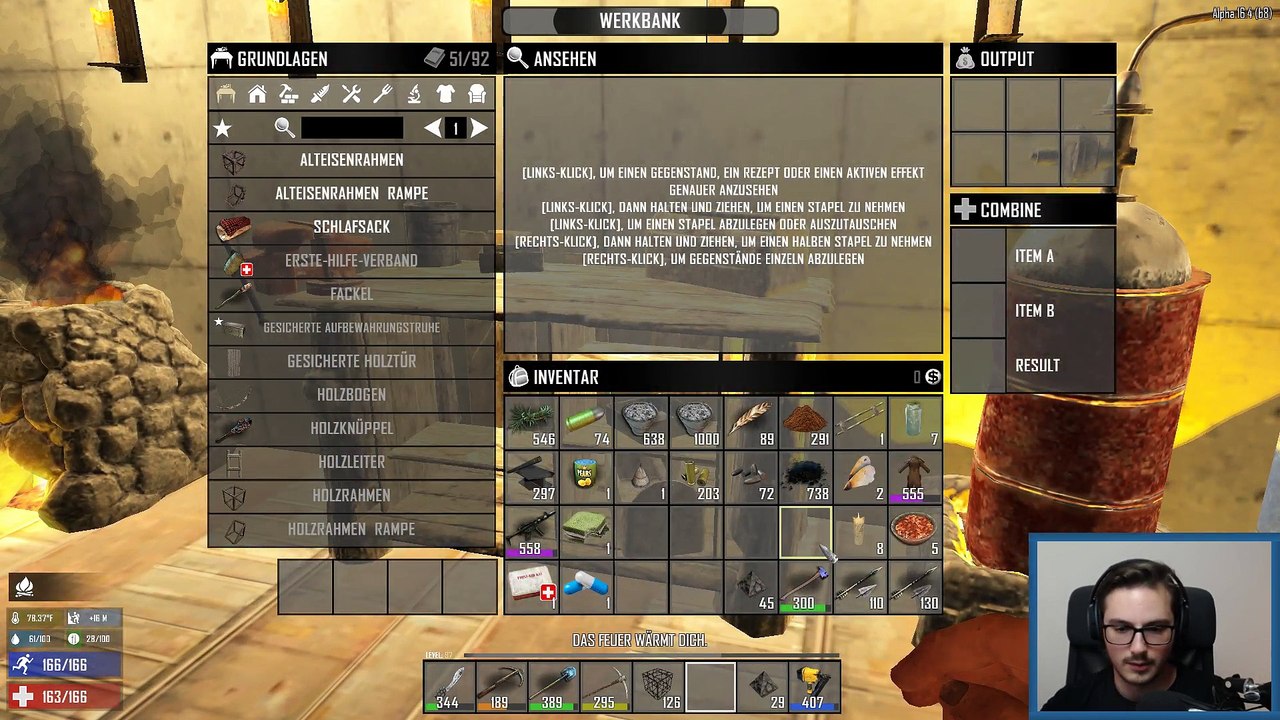1280x720 pixels.
Task: Choose the candle stack in inventory
Action: pos(859,532)
